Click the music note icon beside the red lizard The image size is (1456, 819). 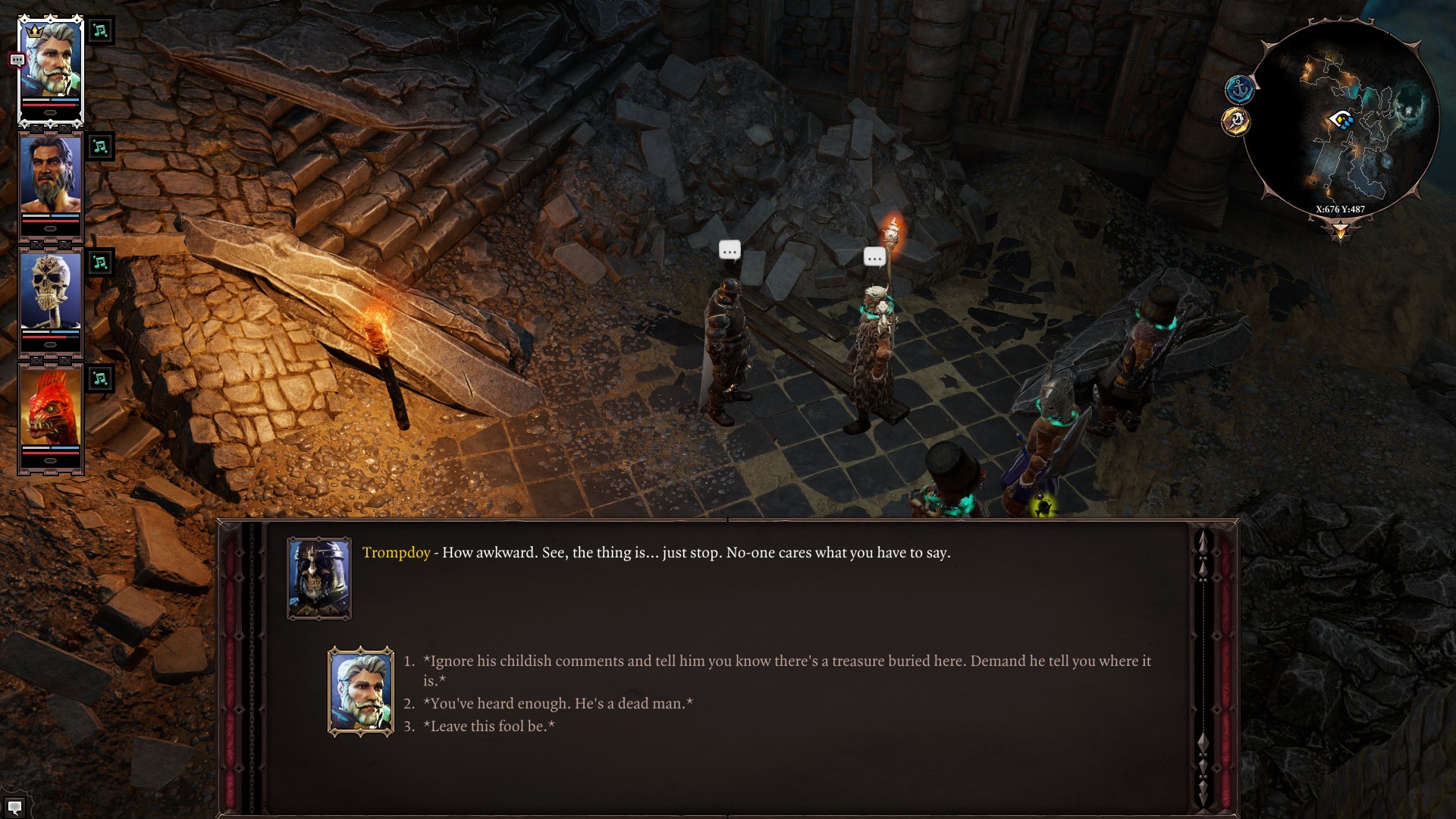[x=100, y=378]
